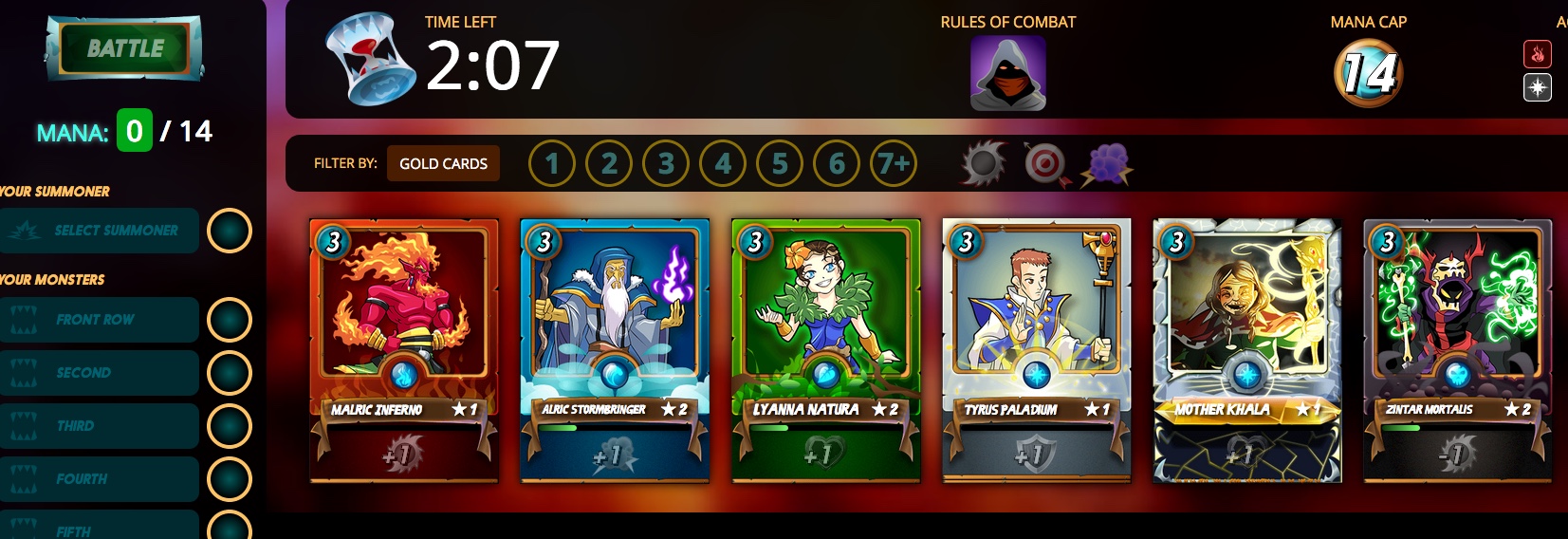This screenshot has width=1568, height=539.
Task: Apply the 6 mana cost filter
Action: click(x=837, y=164)
